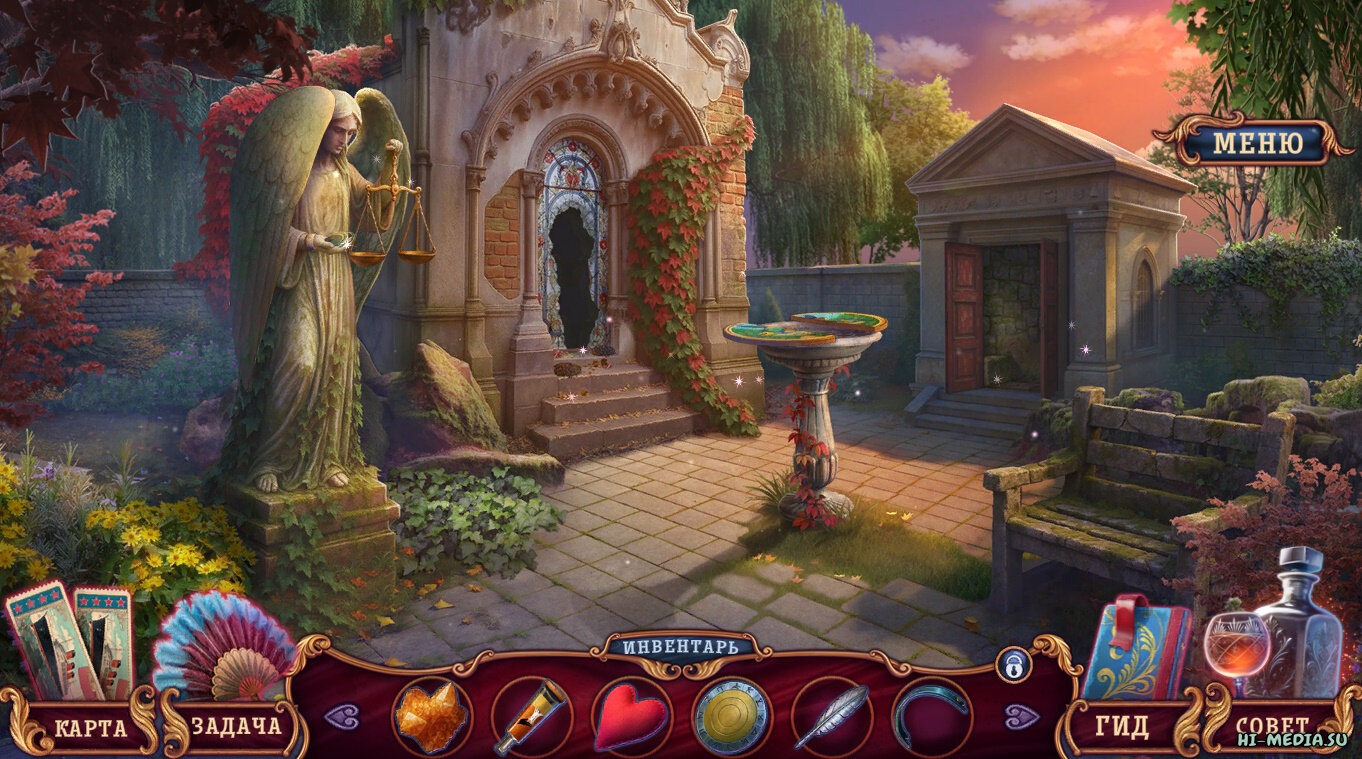Show the ЗАДАЧА task button
1362x759 pixels.
coord(235,726)
